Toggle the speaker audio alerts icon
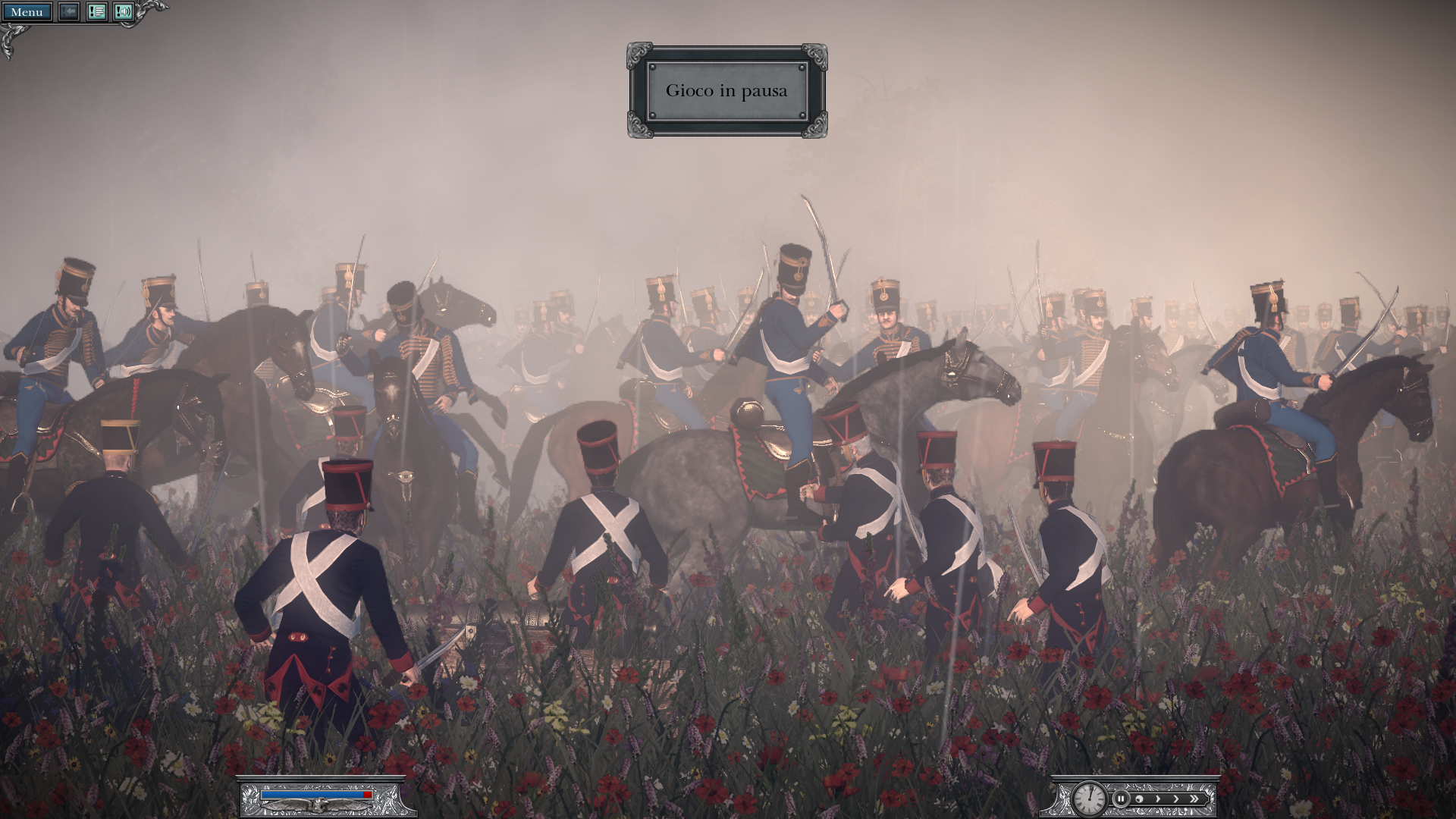1456x819 pixels. pos(124,12)
